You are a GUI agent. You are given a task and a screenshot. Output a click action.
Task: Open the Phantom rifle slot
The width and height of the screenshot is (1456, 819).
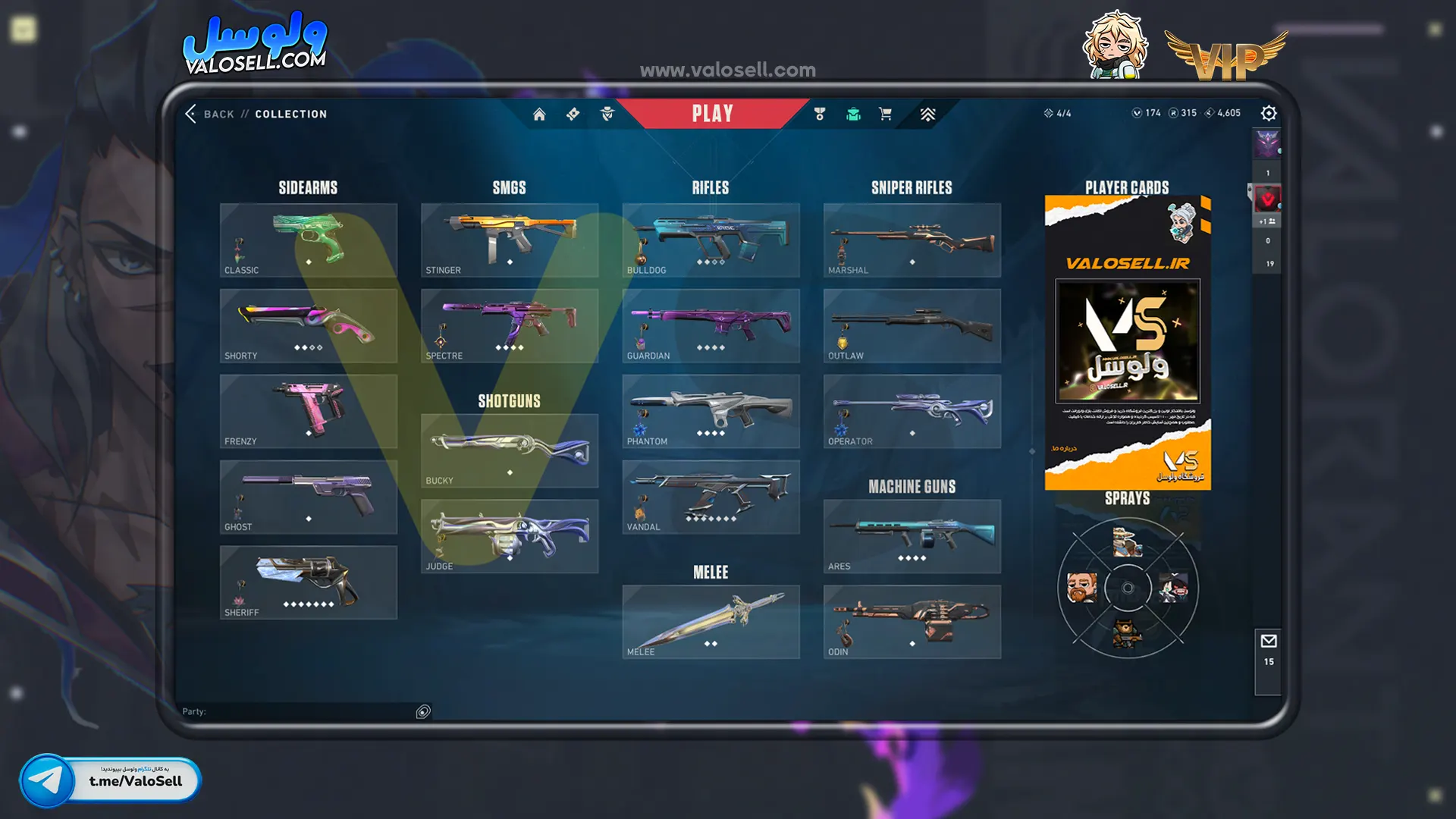pos(711,411)
